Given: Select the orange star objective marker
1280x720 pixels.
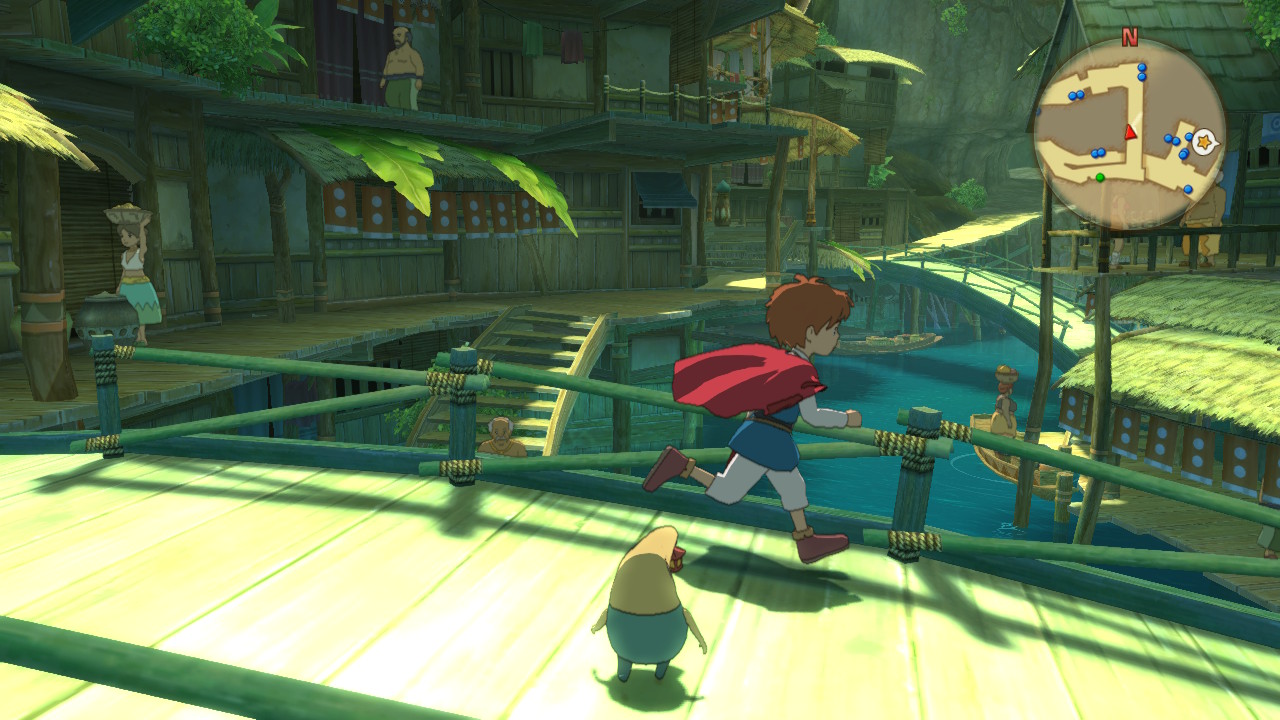Looking at the screenshot, I should coord(1204,142).
